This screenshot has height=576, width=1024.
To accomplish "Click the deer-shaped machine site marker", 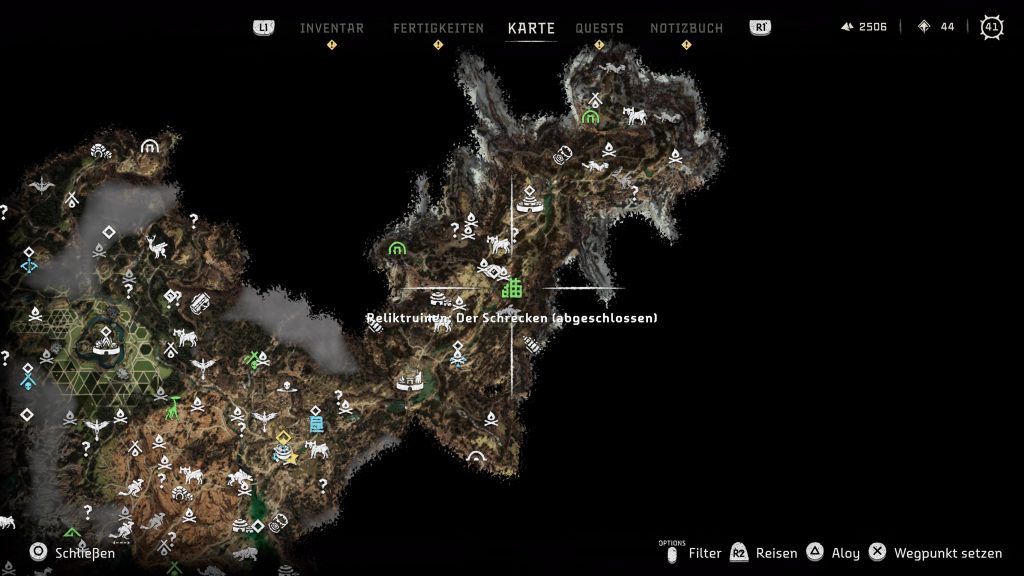I will 156,246.
